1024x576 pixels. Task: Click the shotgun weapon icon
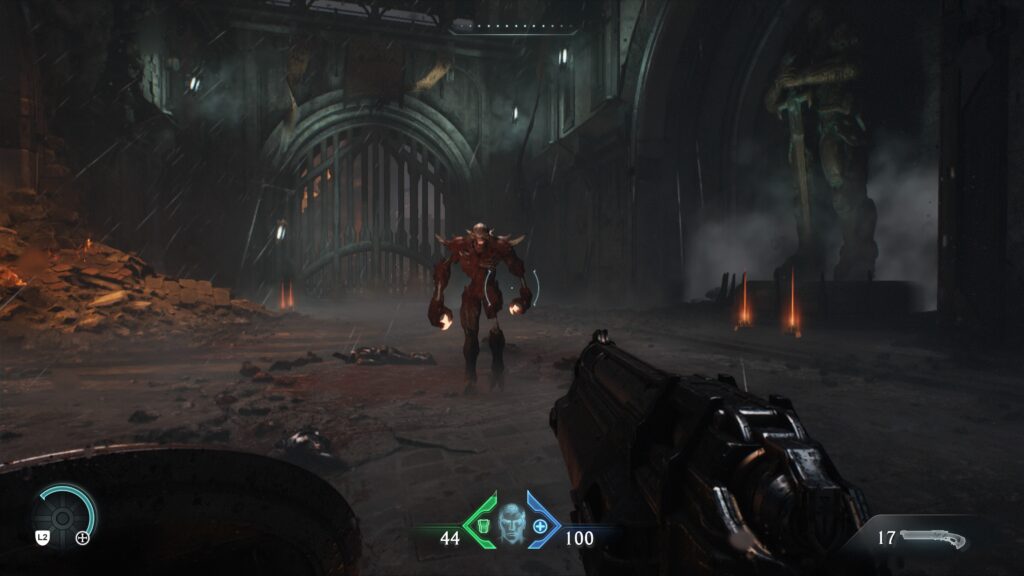932,539
